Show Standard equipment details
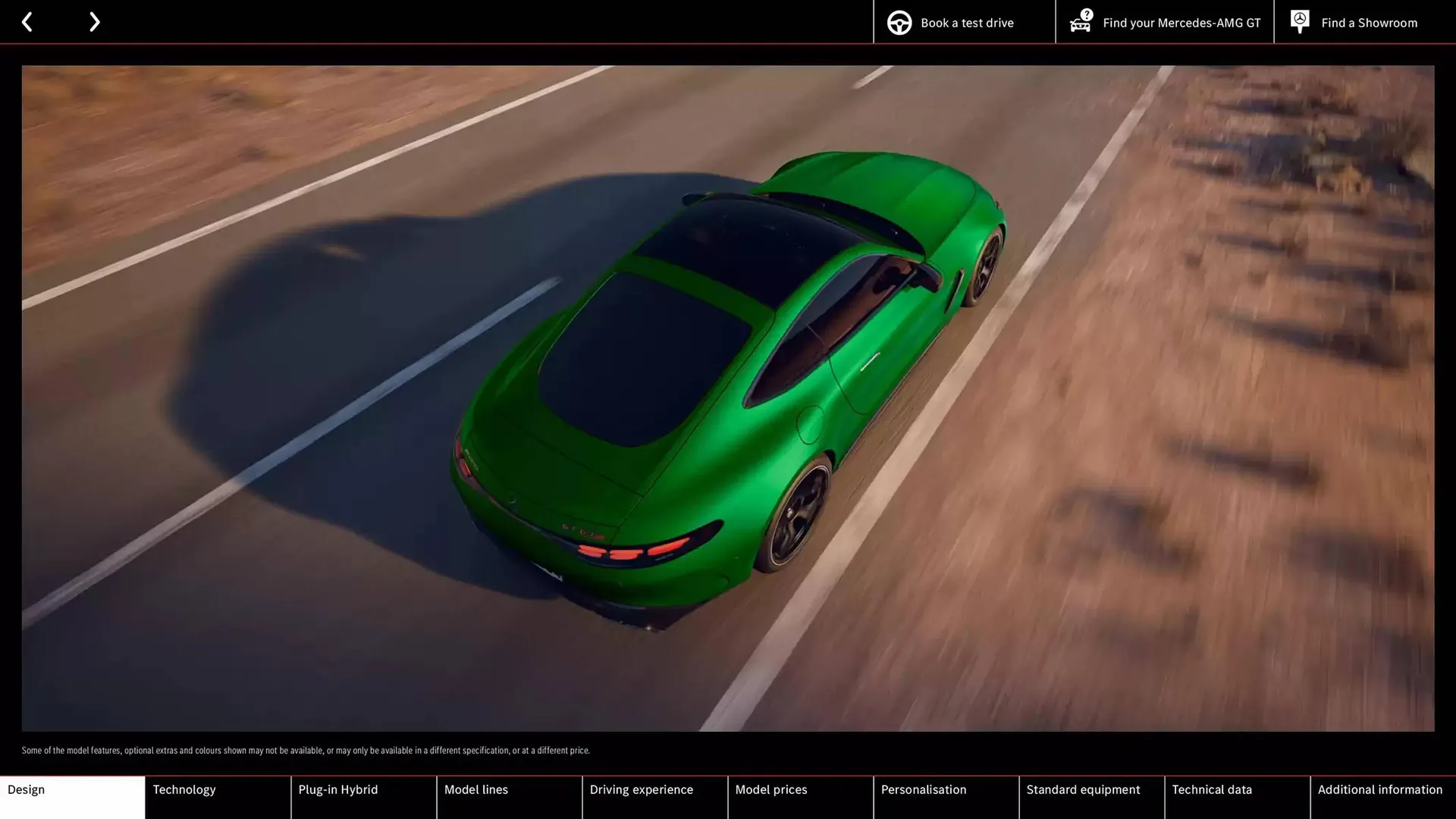This screenshot has width=1456, height=819. click(x=1091, y=796)
